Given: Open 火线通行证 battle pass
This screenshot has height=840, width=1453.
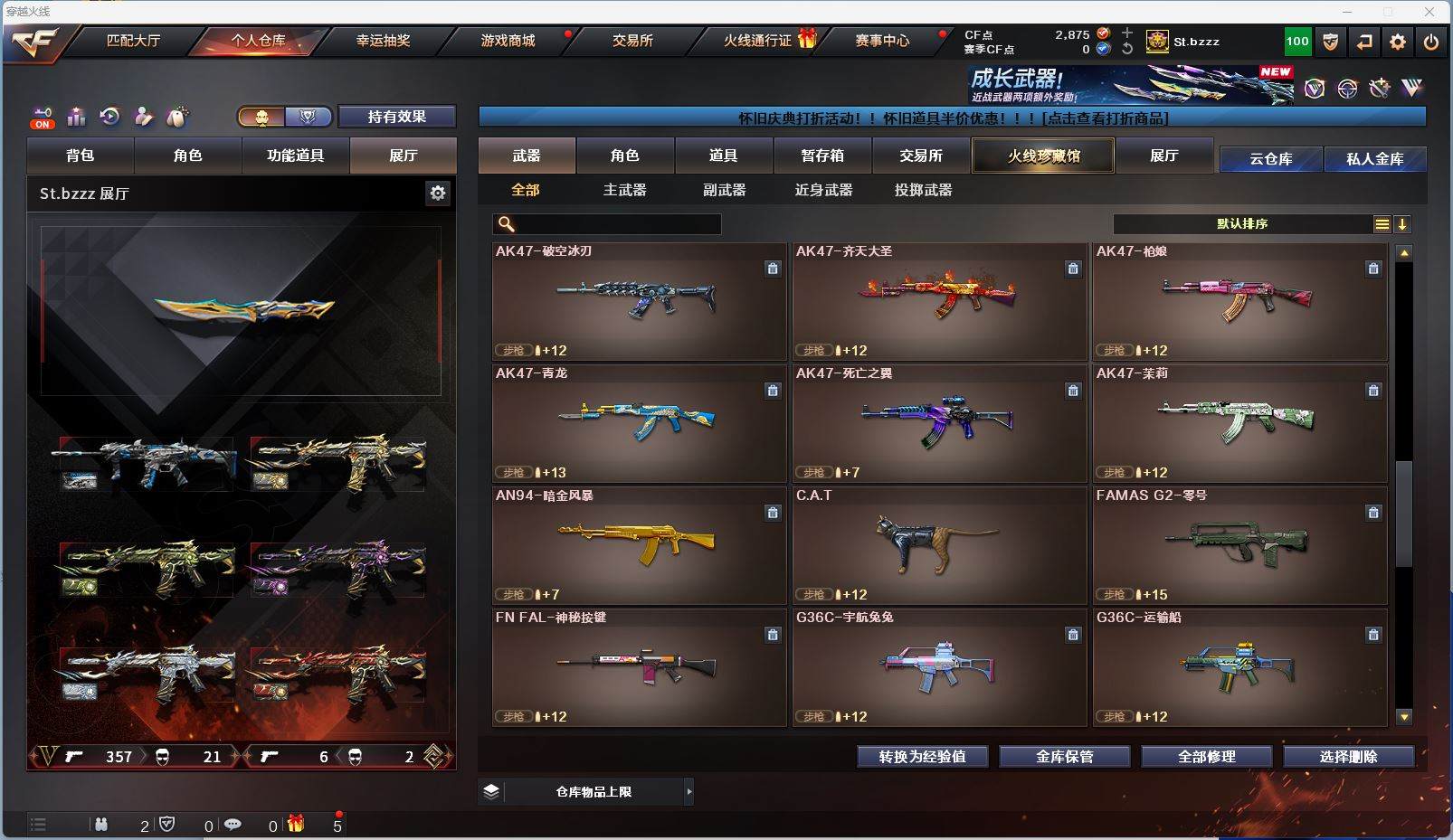Looking at the screenshot, I should click(x=758, y=41).
